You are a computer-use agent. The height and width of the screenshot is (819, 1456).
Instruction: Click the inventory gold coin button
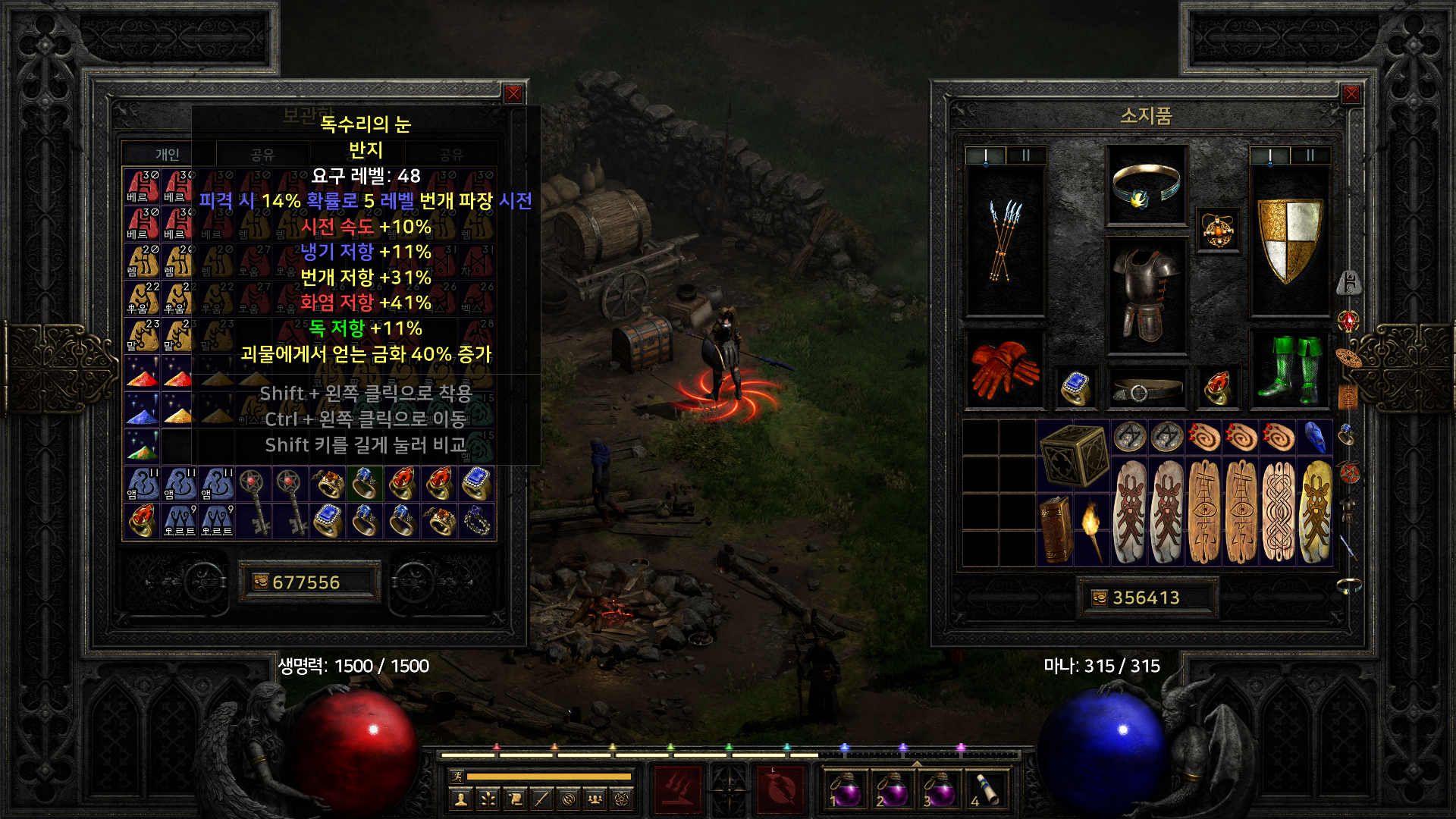[1100, 598]
